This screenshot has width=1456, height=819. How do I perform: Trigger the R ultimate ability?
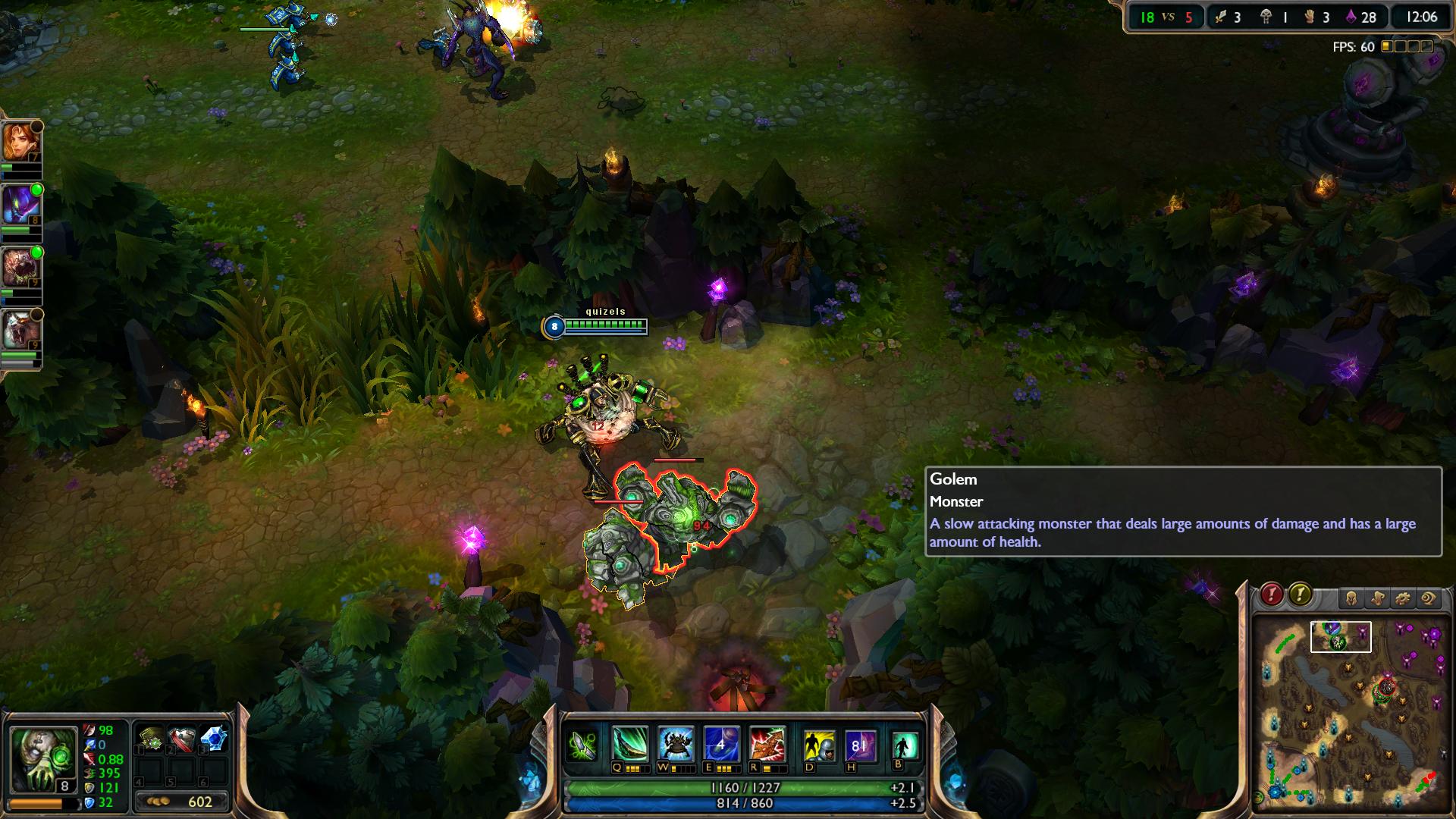point(767,745)
